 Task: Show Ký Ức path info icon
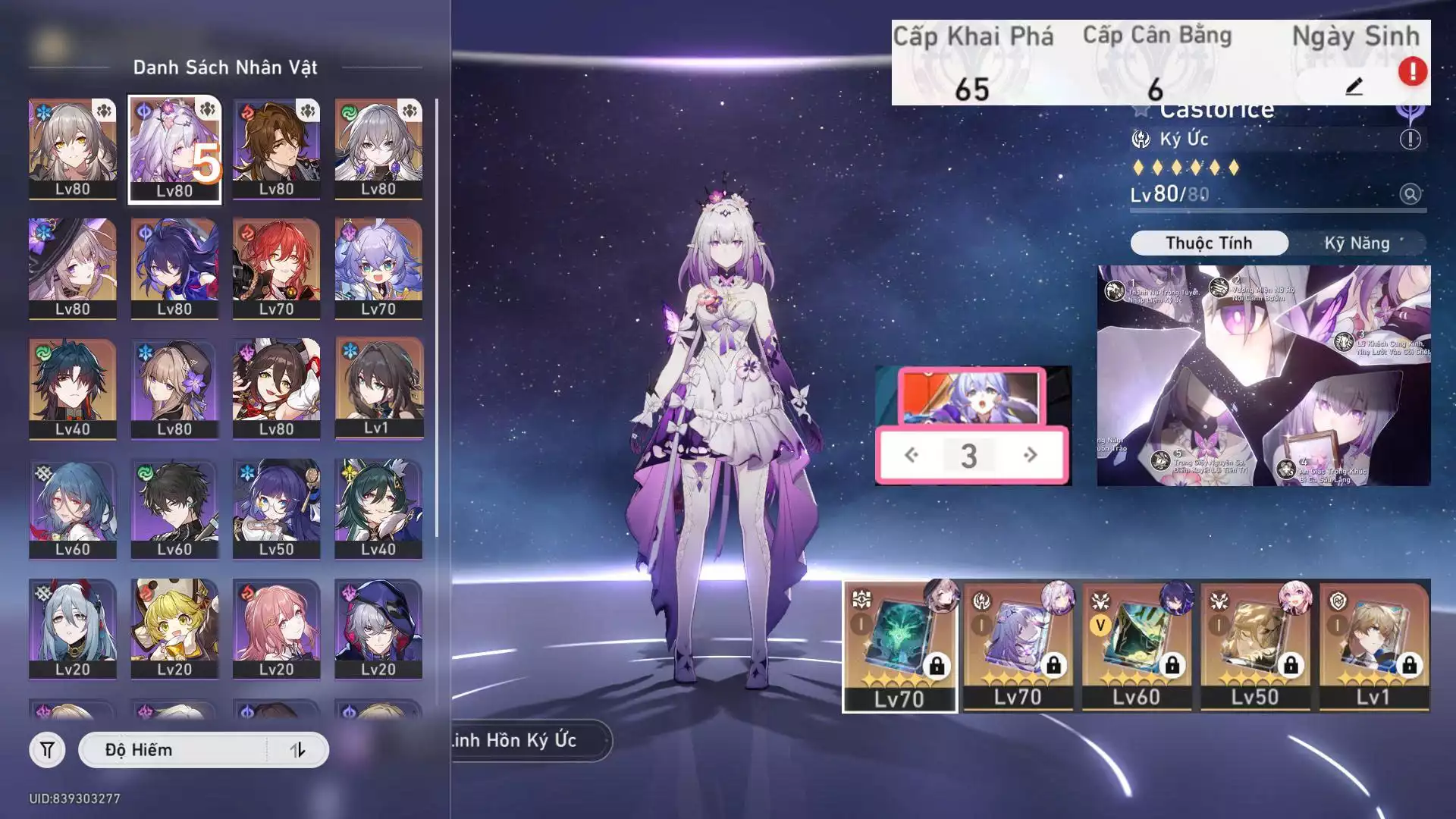pos(1410,140)
